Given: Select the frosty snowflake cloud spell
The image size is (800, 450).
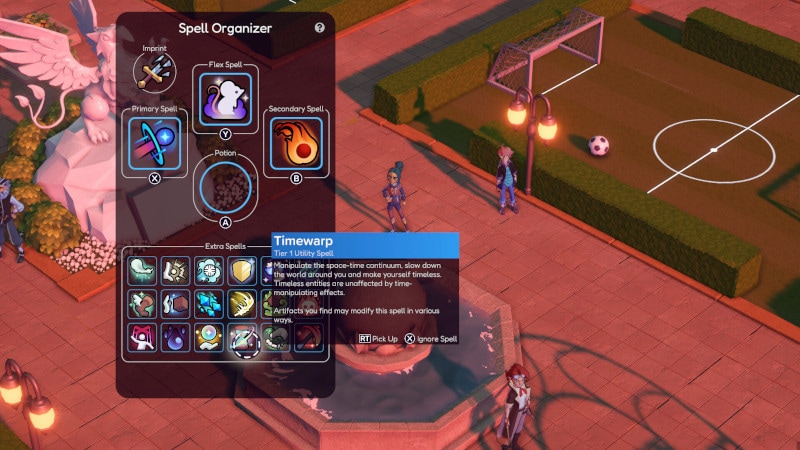Looking at the screenshot, I should [209, 271].
